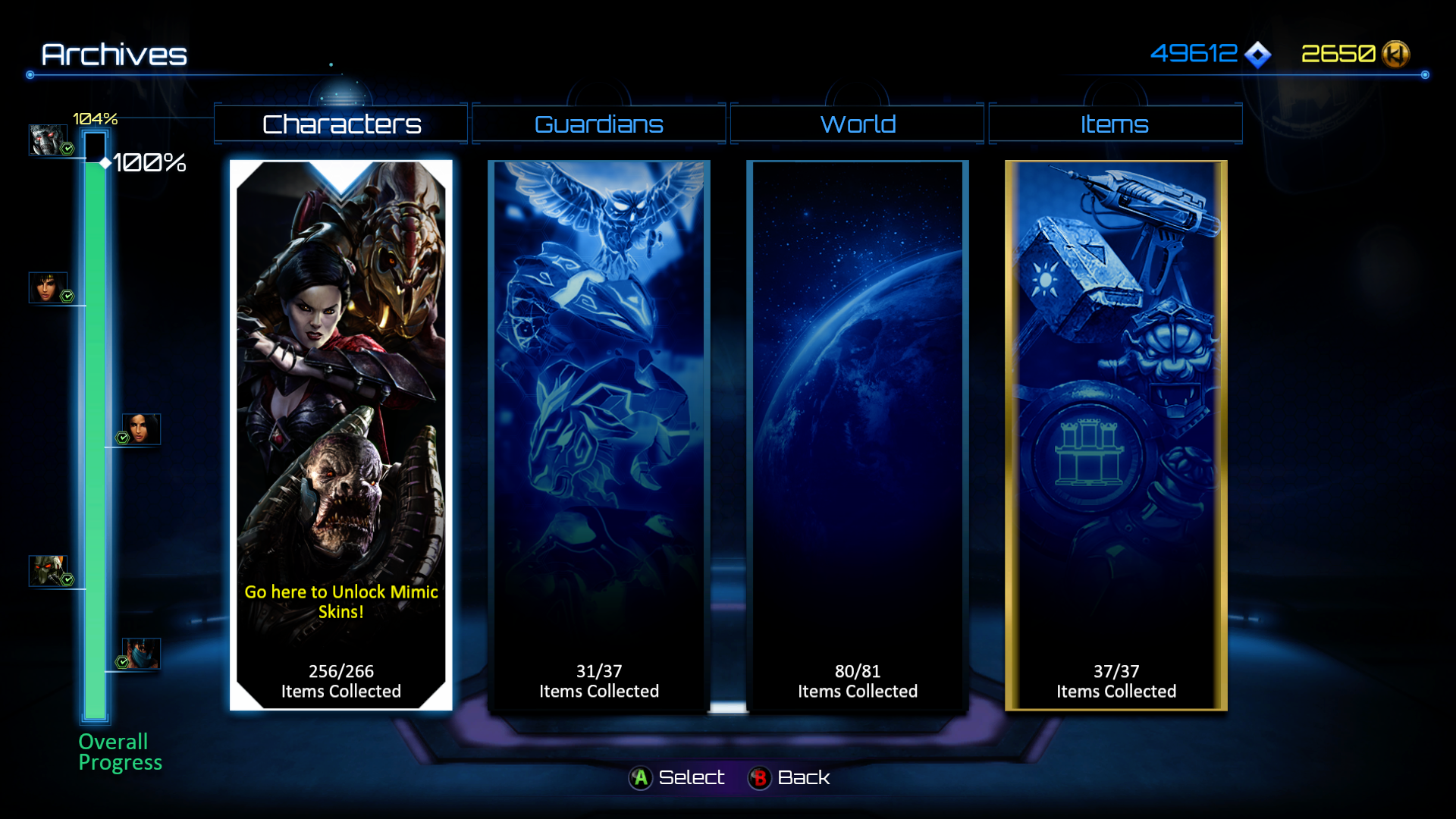Go to the Items tab
The height and width of the screenshot is (819, 1456).
(x=1115, y=124)
